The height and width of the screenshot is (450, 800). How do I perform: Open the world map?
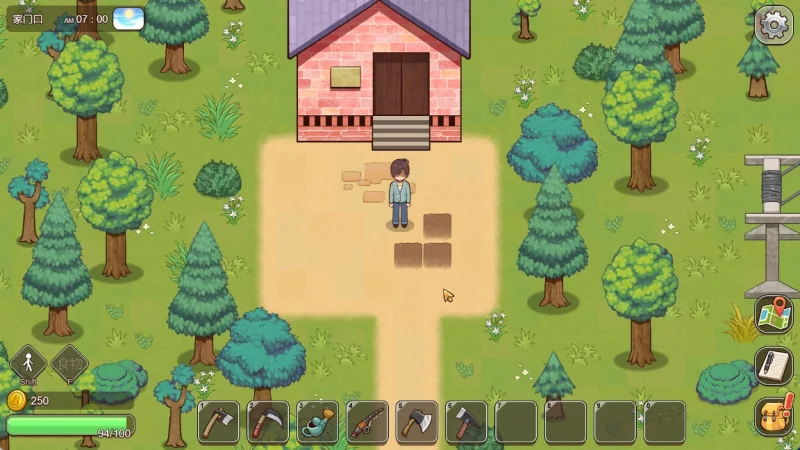point(773,314)
